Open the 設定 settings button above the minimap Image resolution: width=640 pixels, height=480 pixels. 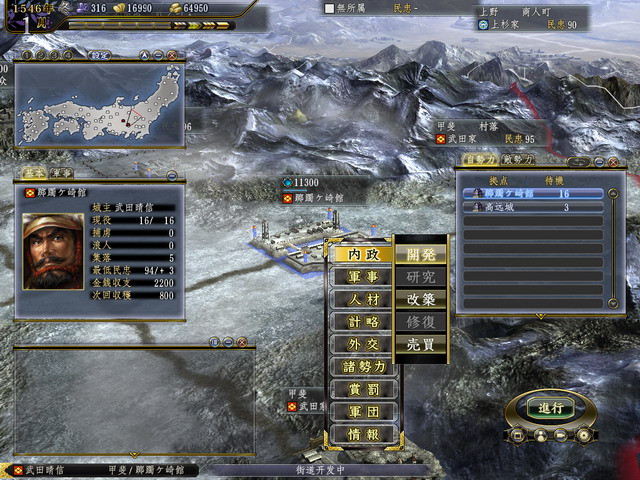coord(100,56)
